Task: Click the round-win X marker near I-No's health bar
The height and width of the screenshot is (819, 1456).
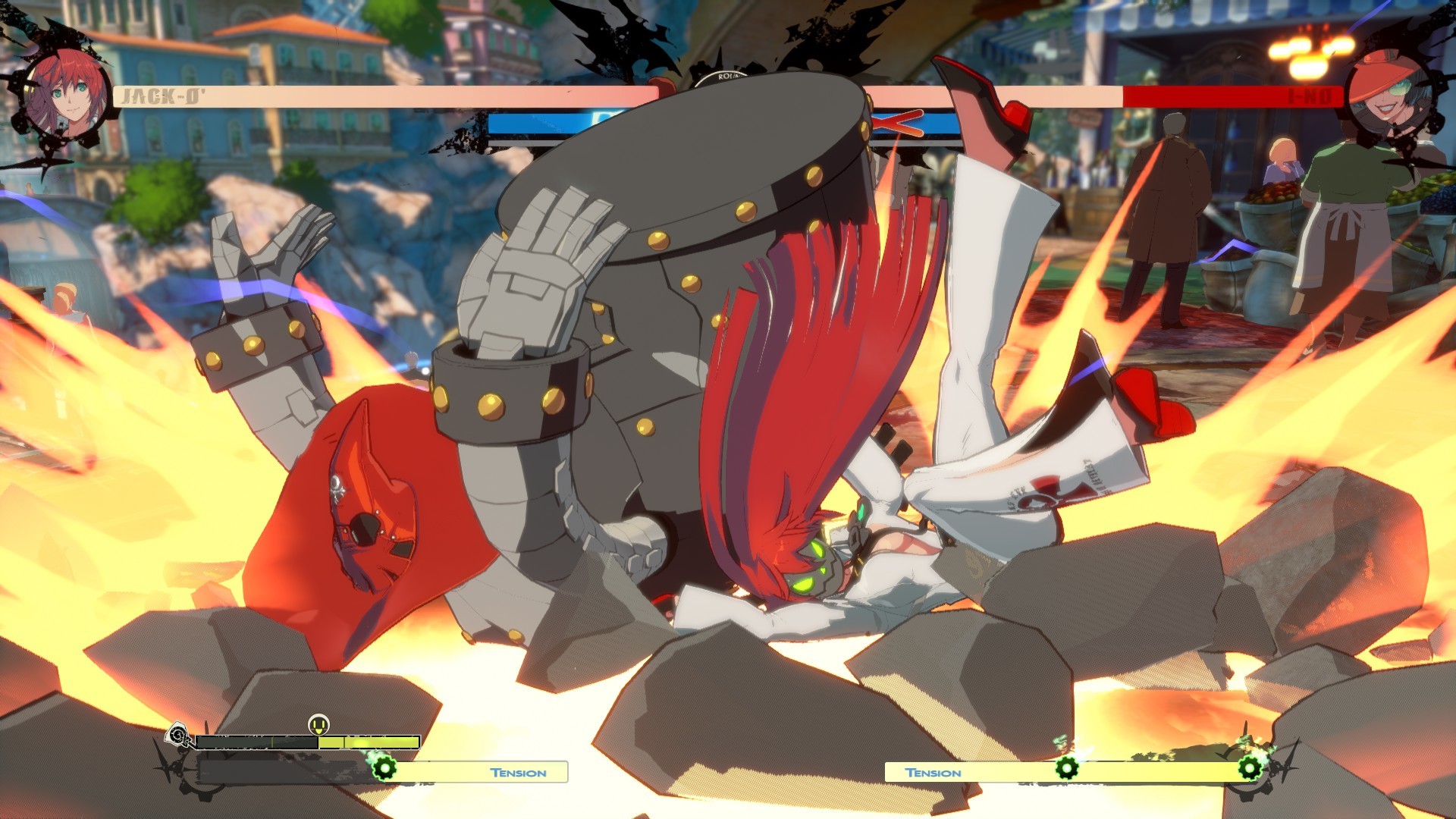Action: (x=899, y=124)
